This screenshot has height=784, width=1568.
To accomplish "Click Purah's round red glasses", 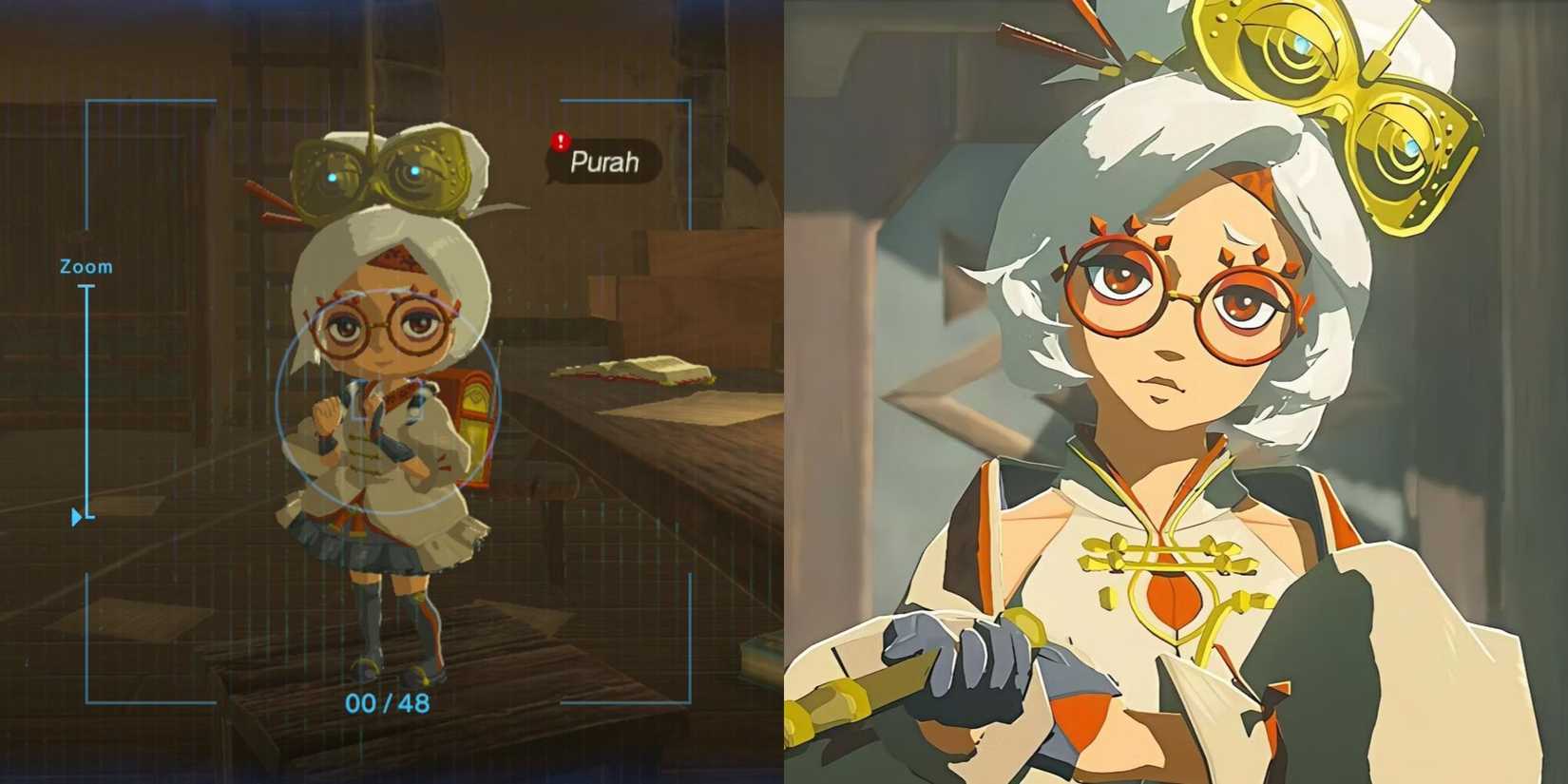I will [378, 325].
